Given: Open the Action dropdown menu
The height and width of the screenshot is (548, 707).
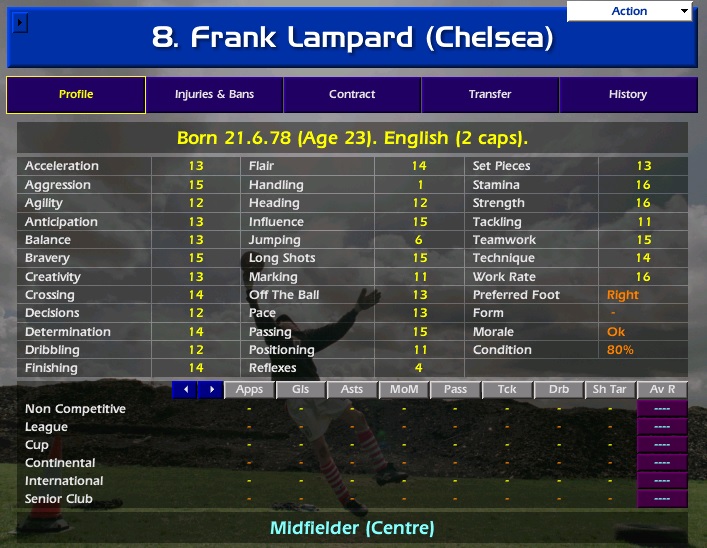Looking at the screenshot, I should click(629, 11).
